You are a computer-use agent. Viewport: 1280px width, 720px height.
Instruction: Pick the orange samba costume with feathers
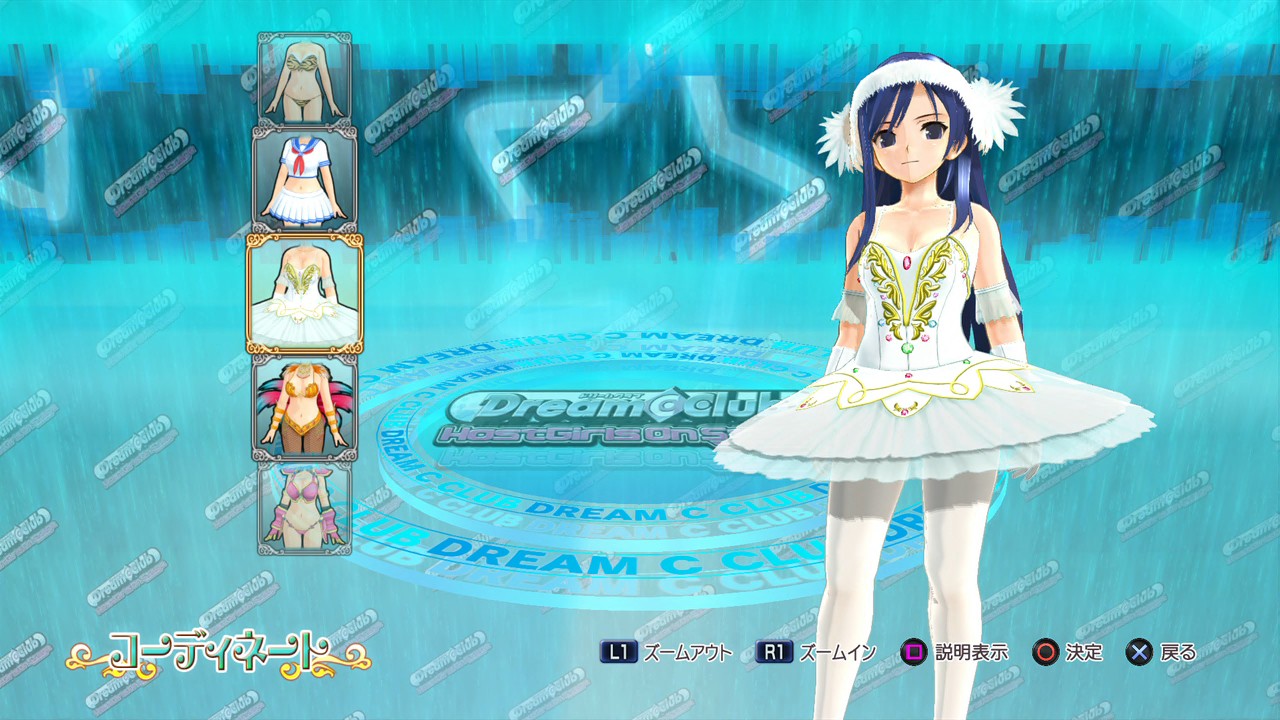pos(304,407)
